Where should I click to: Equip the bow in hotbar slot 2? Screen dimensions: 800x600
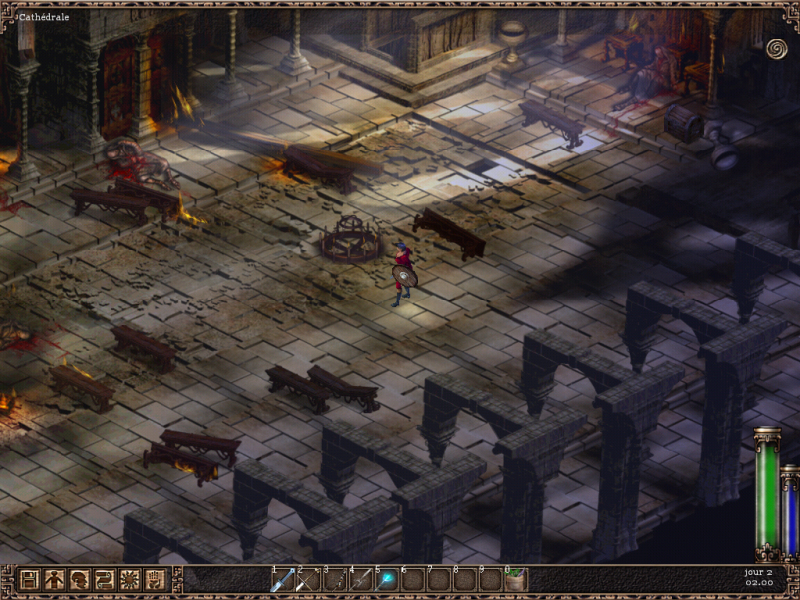click(308, 580)
